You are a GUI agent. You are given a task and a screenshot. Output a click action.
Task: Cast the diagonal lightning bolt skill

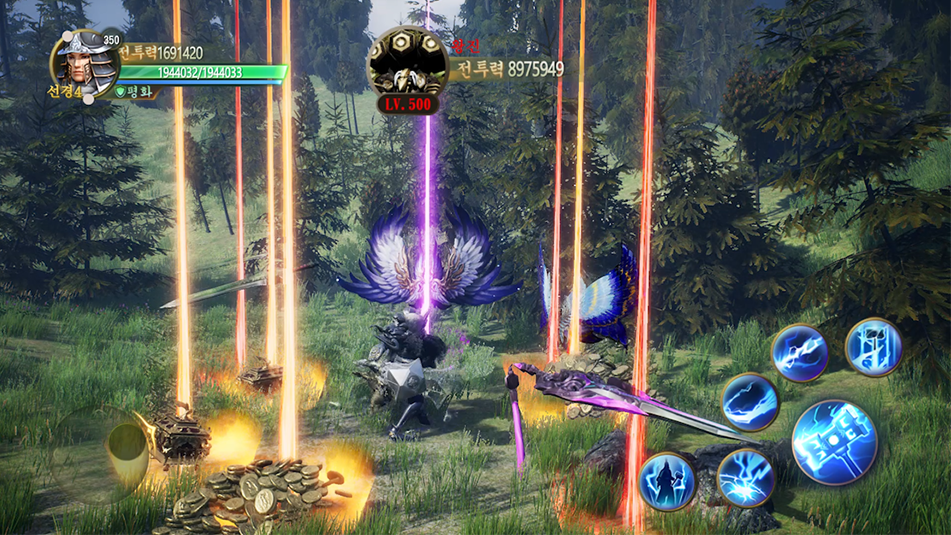(800, 353)
